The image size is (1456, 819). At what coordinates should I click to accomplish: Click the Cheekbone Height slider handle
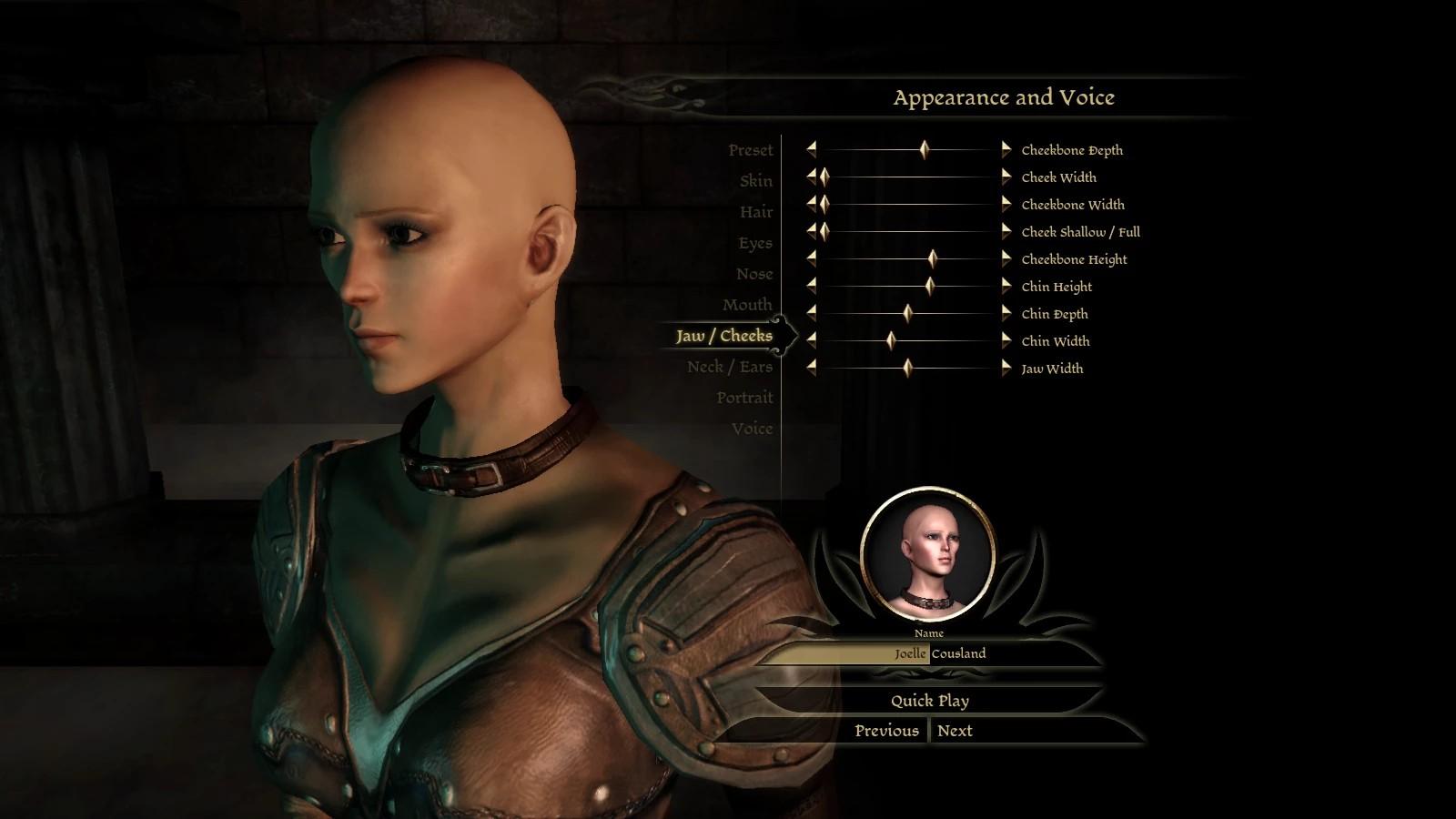point(933,258)
